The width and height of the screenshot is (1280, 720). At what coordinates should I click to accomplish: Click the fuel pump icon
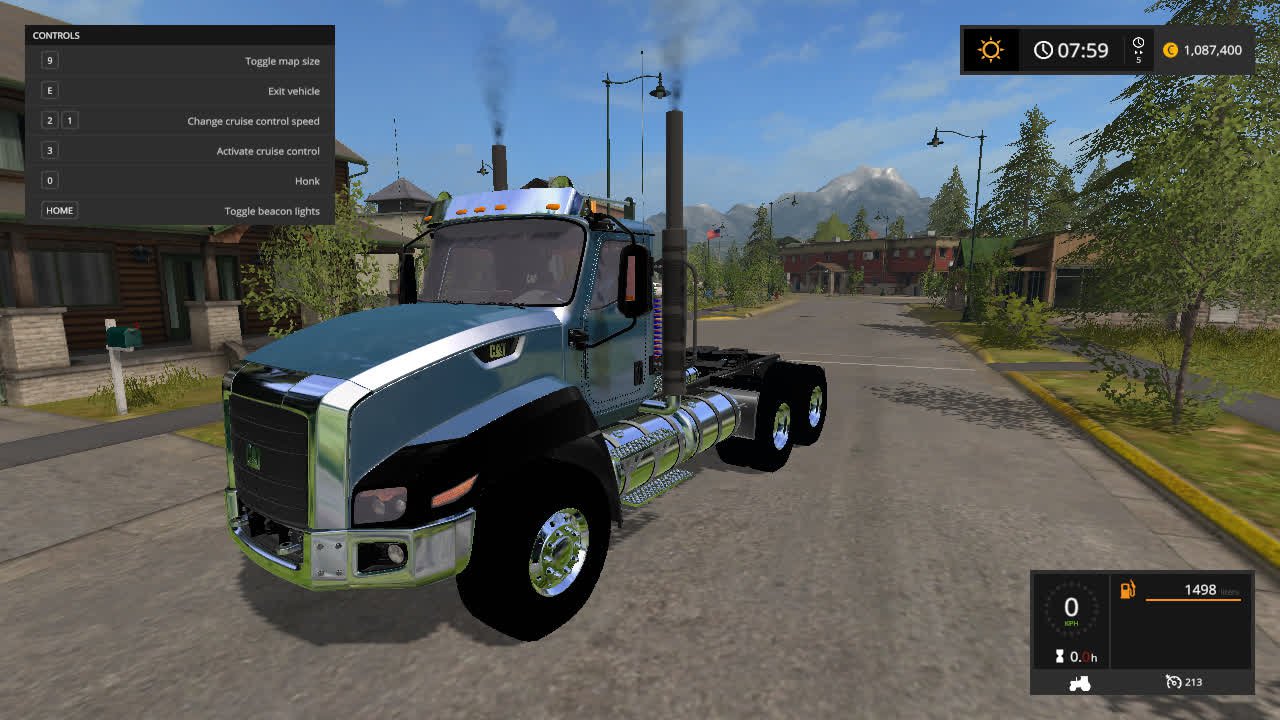1127,590
